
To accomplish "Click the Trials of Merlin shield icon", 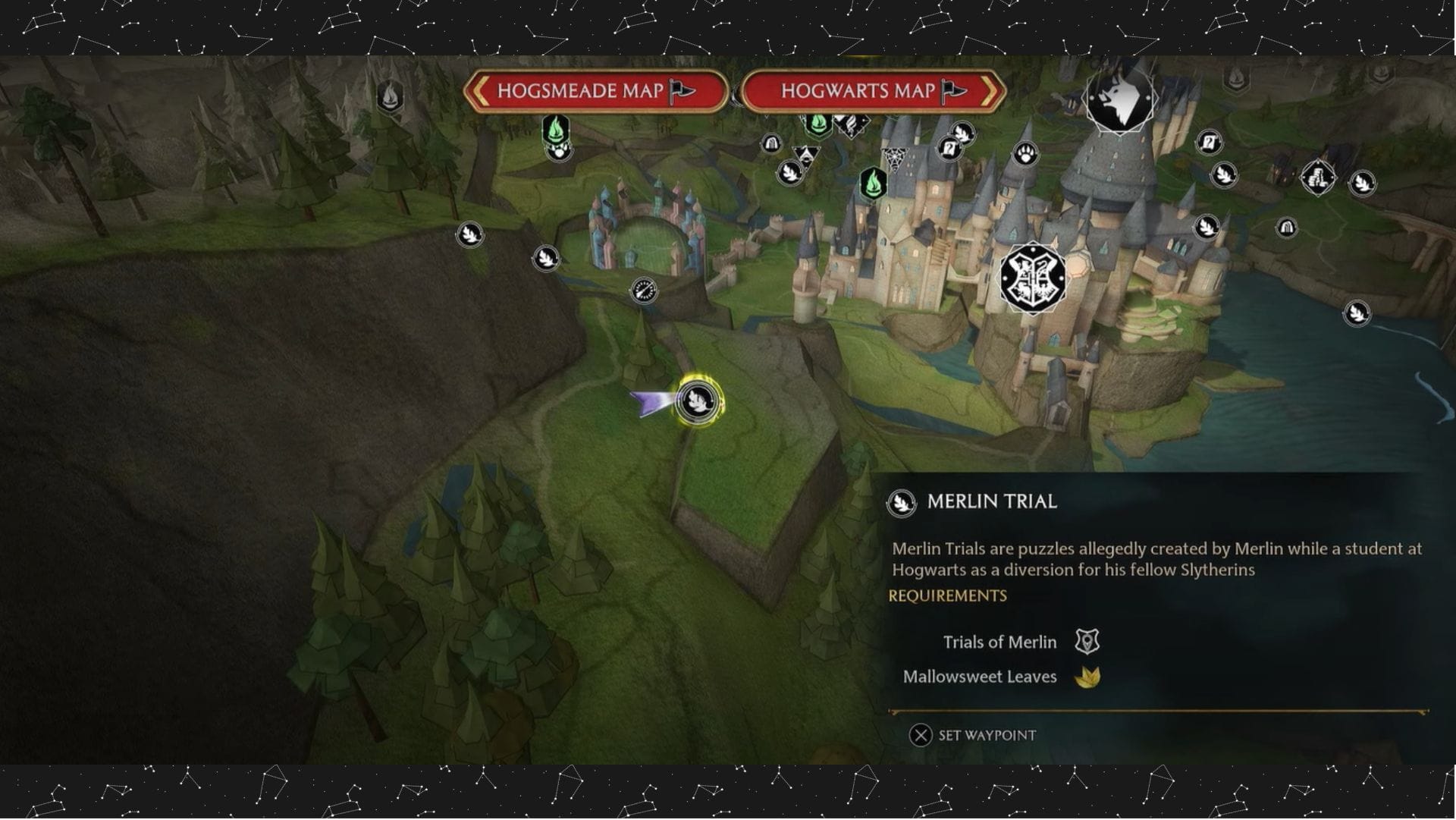I will pos(1089,642).
